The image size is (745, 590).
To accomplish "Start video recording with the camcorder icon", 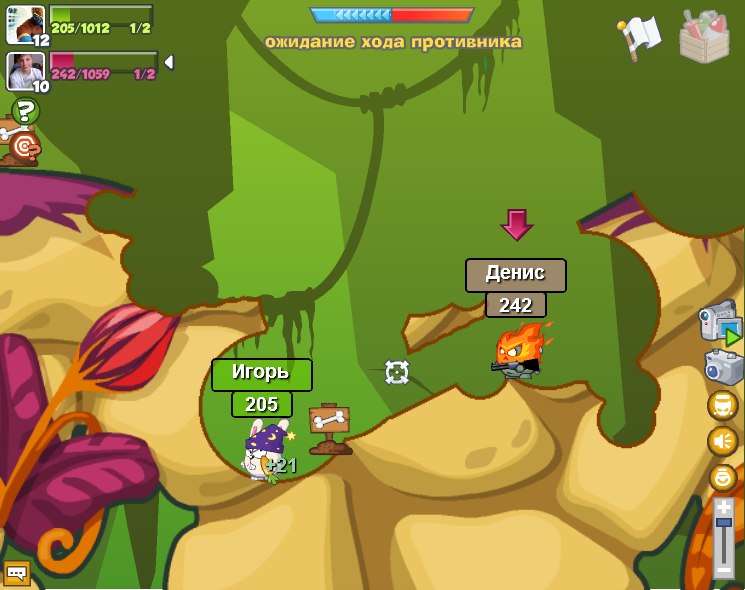I will point(721,324).
